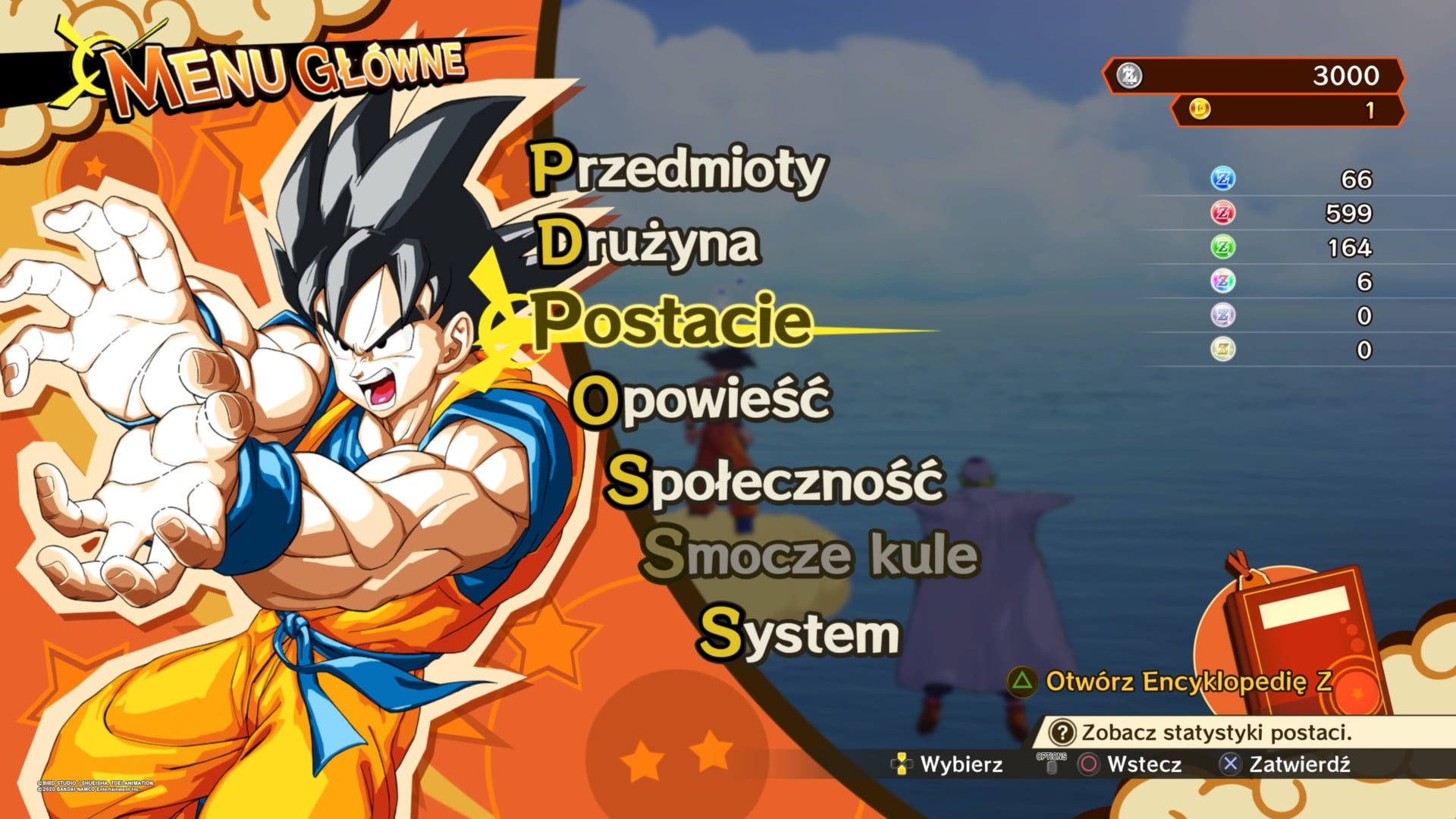1456x819 pixels.
Task: Open the System menu
Action: pos(799,633)
